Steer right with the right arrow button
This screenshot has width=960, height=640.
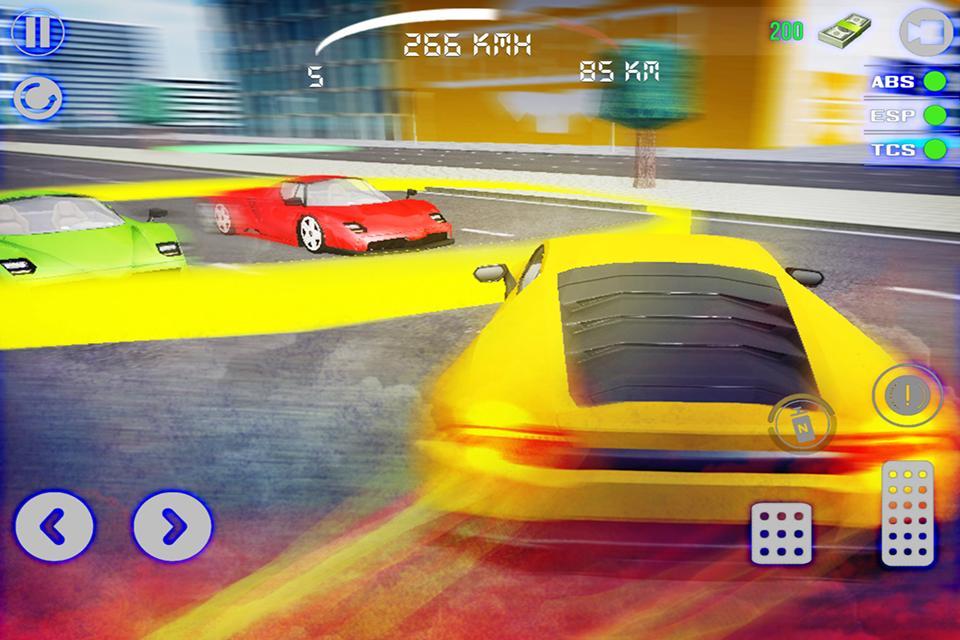[x=172, y=525]
